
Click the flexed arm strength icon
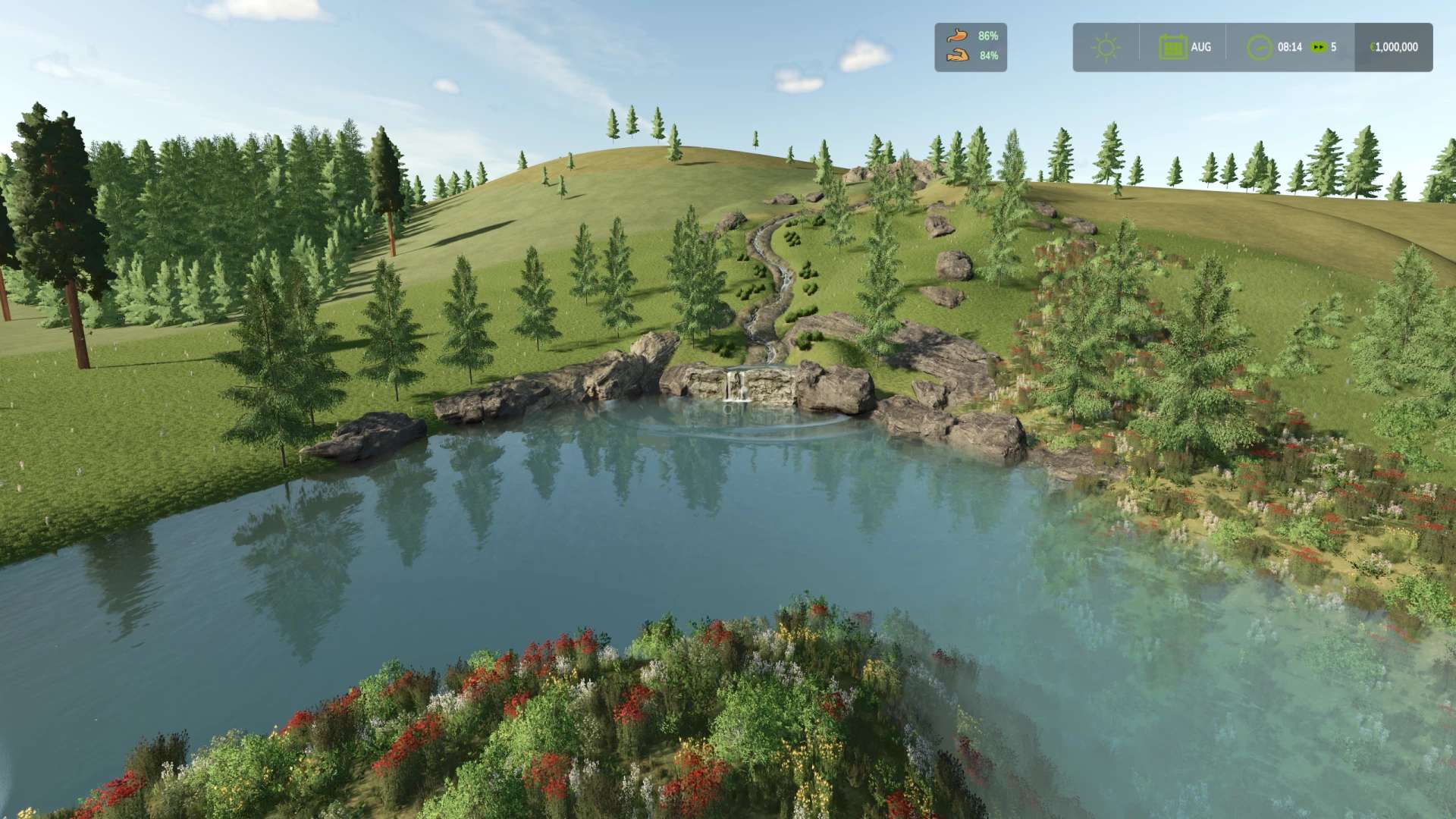click(958, 55)
